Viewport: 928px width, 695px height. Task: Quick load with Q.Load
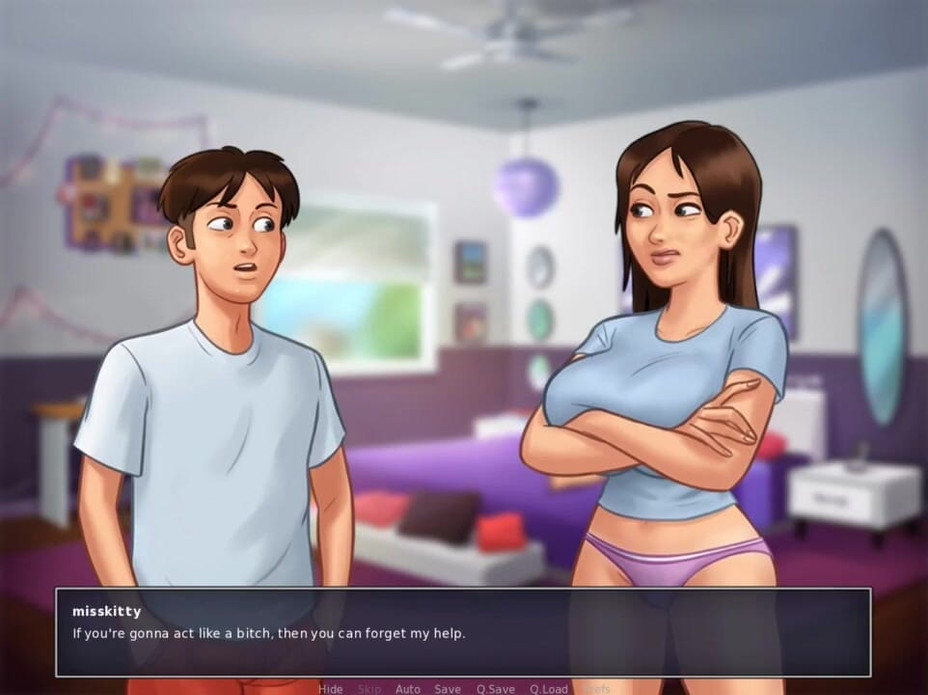click(549, 689)
